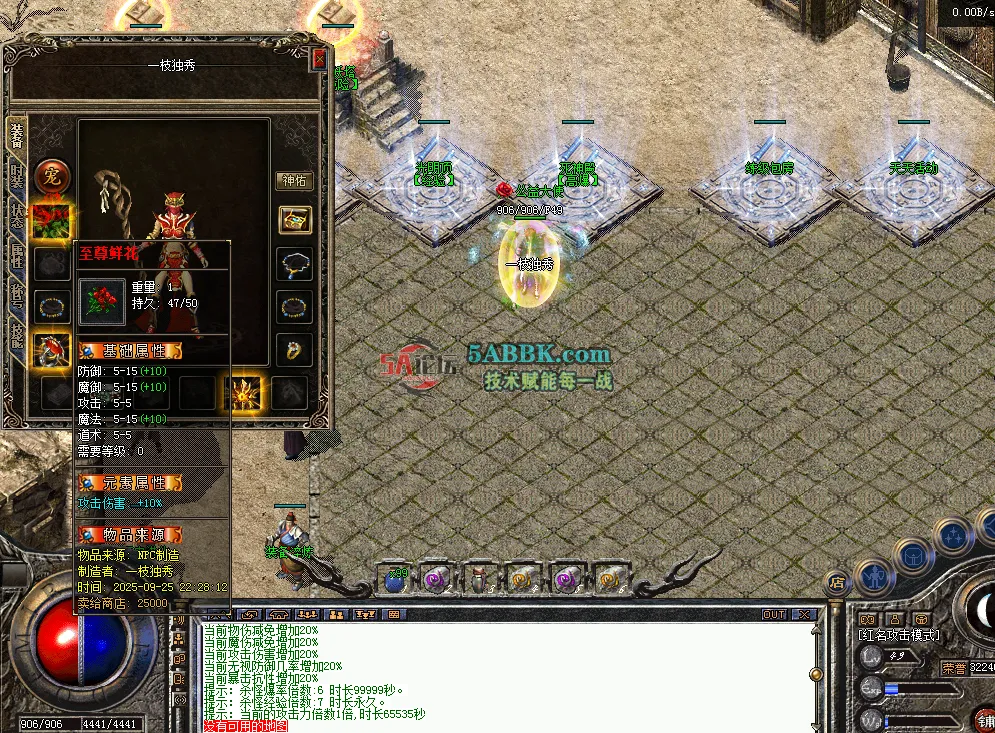The width and height of the screenshot is (995, 733).
Task: Close the character equipment panel
Action: (319, 59)
